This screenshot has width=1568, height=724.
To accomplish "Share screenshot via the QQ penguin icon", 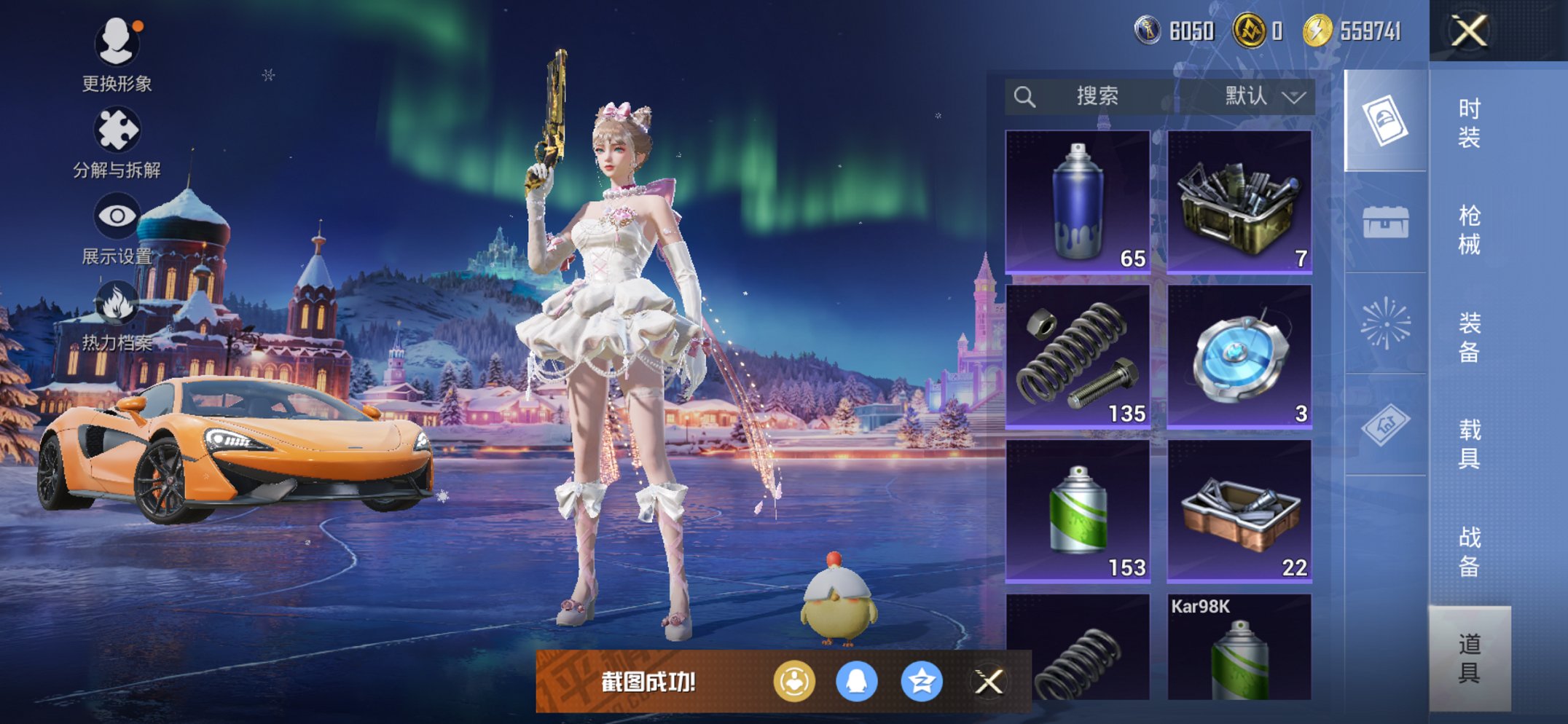I will [x=856, y=682].
